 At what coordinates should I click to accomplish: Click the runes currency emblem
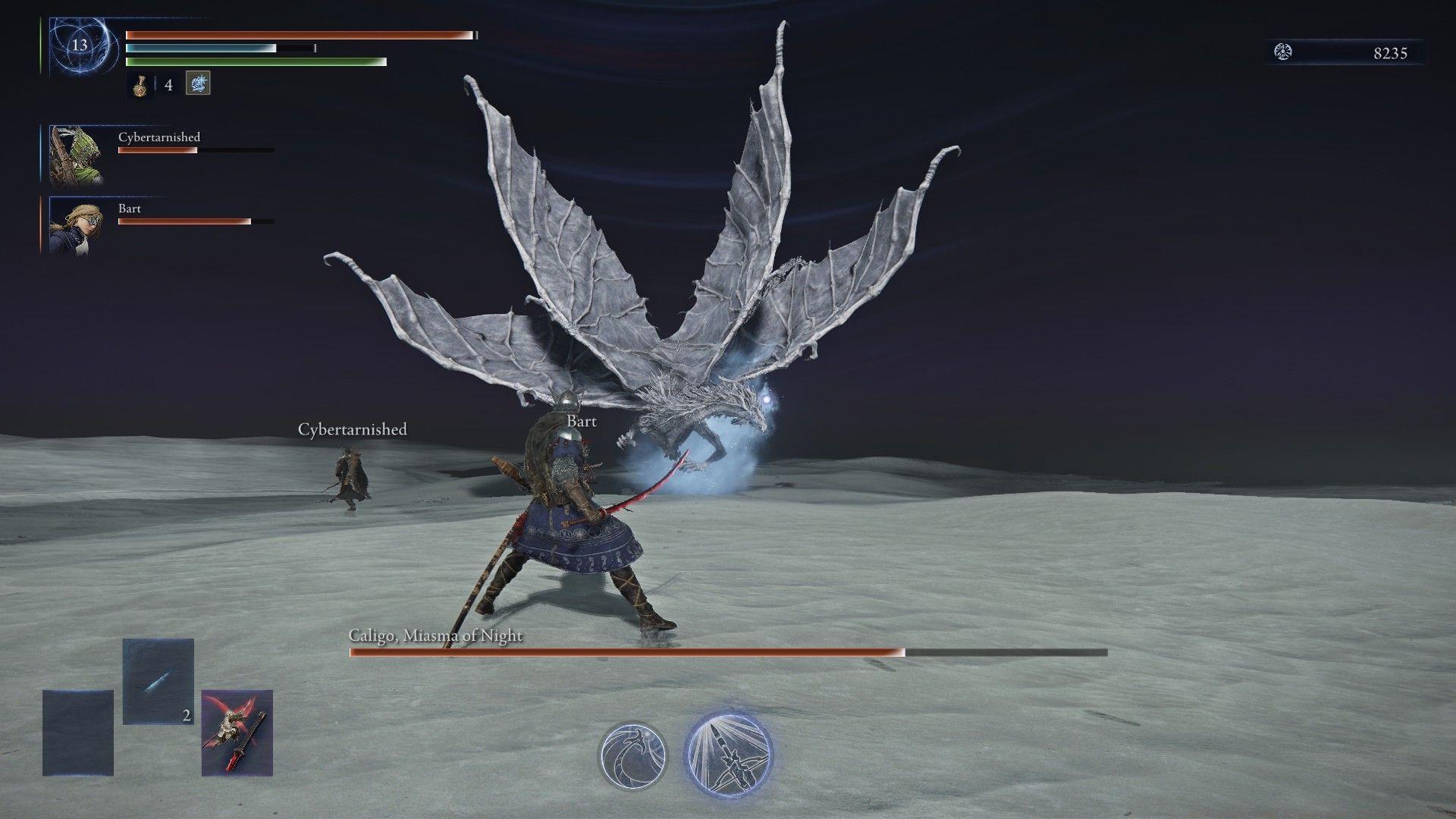tap(1283, 52)
